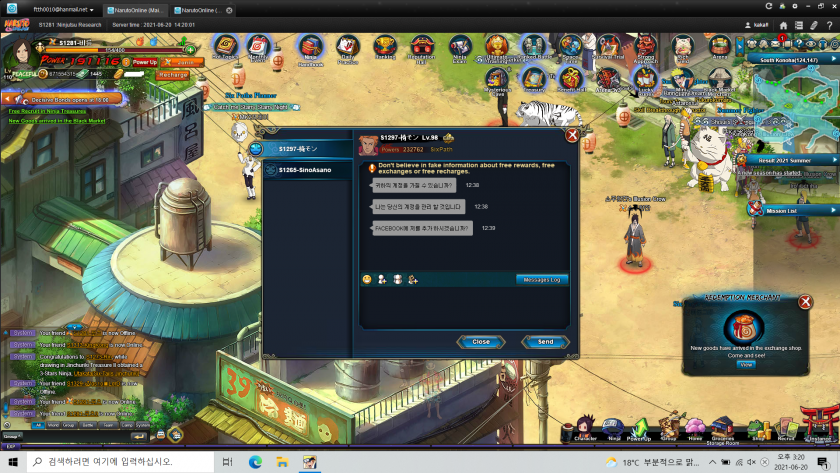Screen dimensions: 840x473
Task: Click the Recharge button
Action: click(x=173, y=75)
